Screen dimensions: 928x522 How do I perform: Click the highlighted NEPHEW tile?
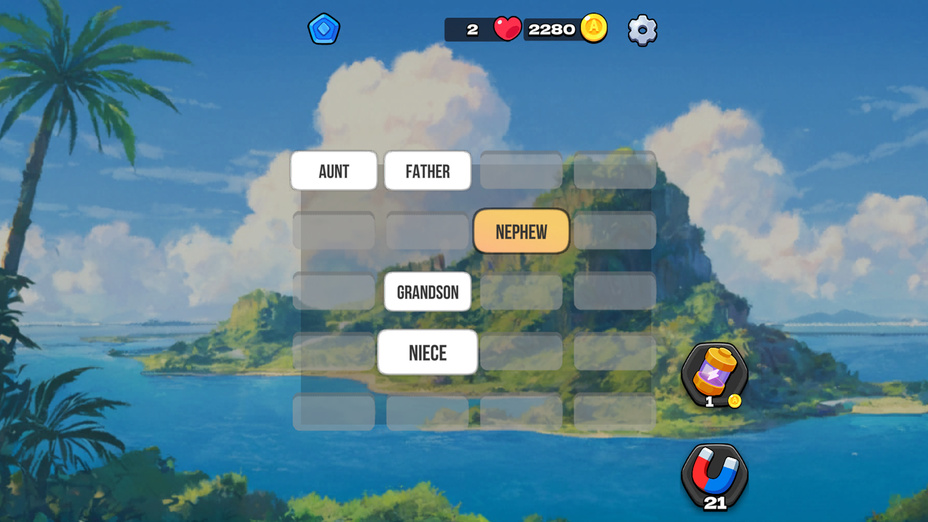[x=521, y=232]
